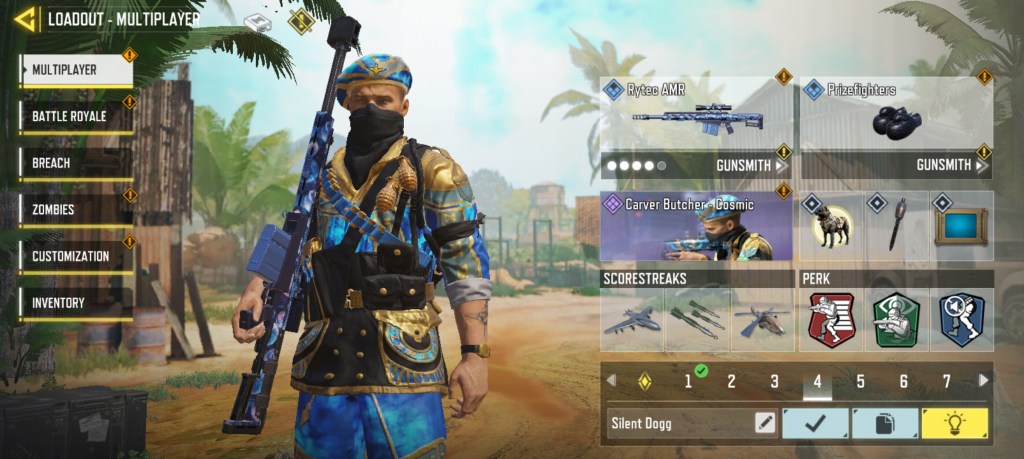Screen dimensions: 1024x459
Task: Select the red perk slot
Action: tap(831, 320)
